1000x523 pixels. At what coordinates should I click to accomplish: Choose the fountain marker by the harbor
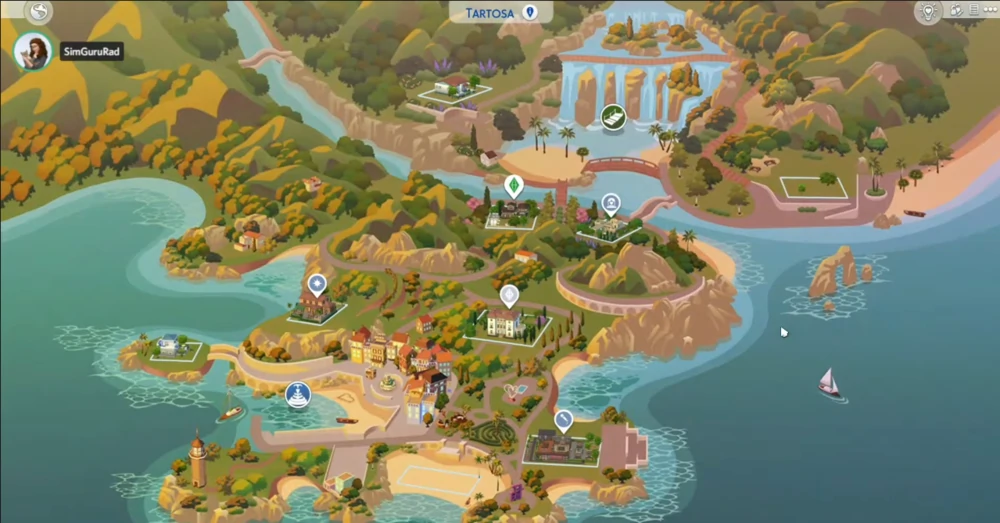click(x=297, y=394)
